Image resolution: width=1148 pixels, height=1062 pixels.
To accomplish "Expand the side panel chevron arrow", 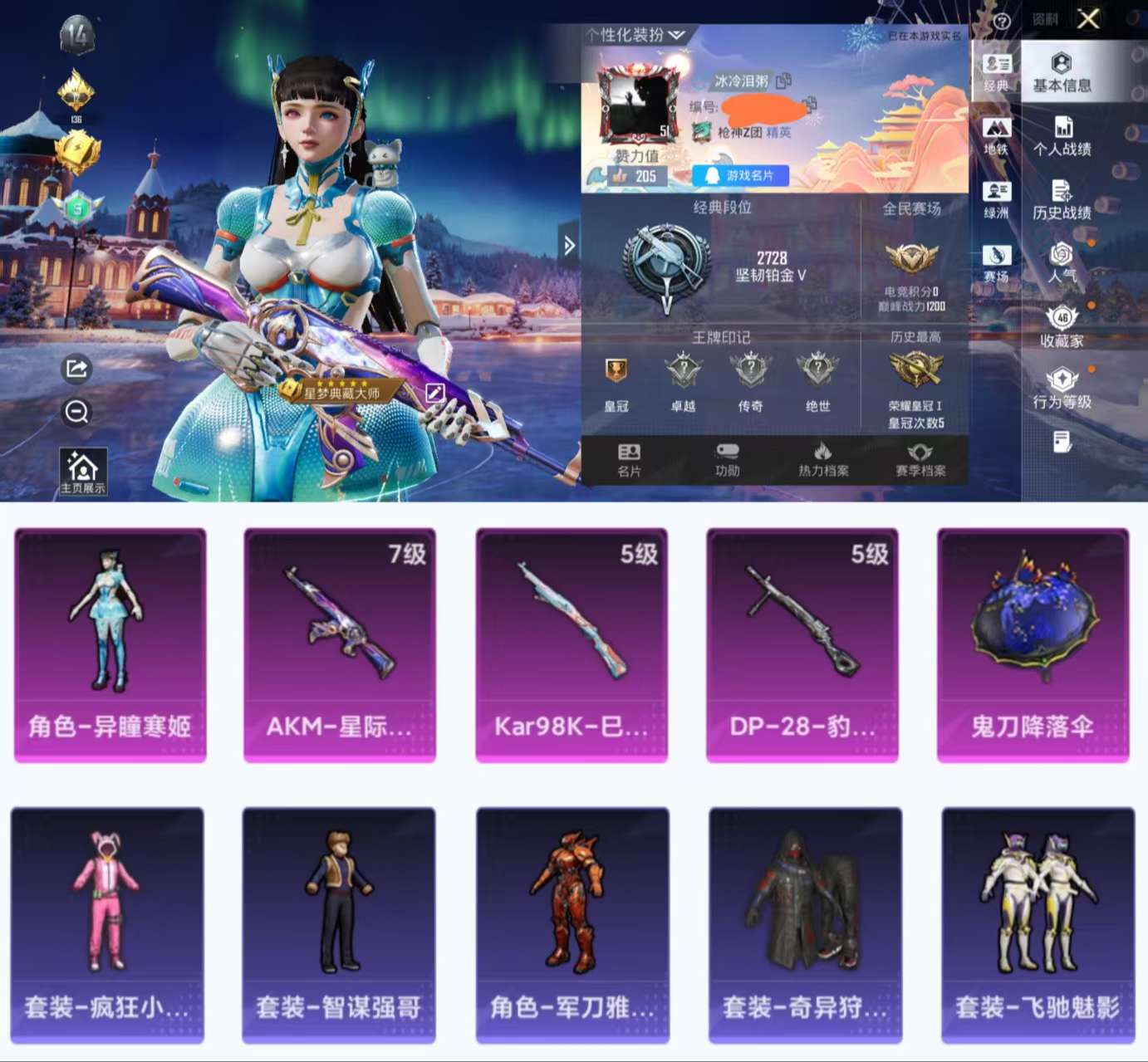I will [x=568, y=245].
